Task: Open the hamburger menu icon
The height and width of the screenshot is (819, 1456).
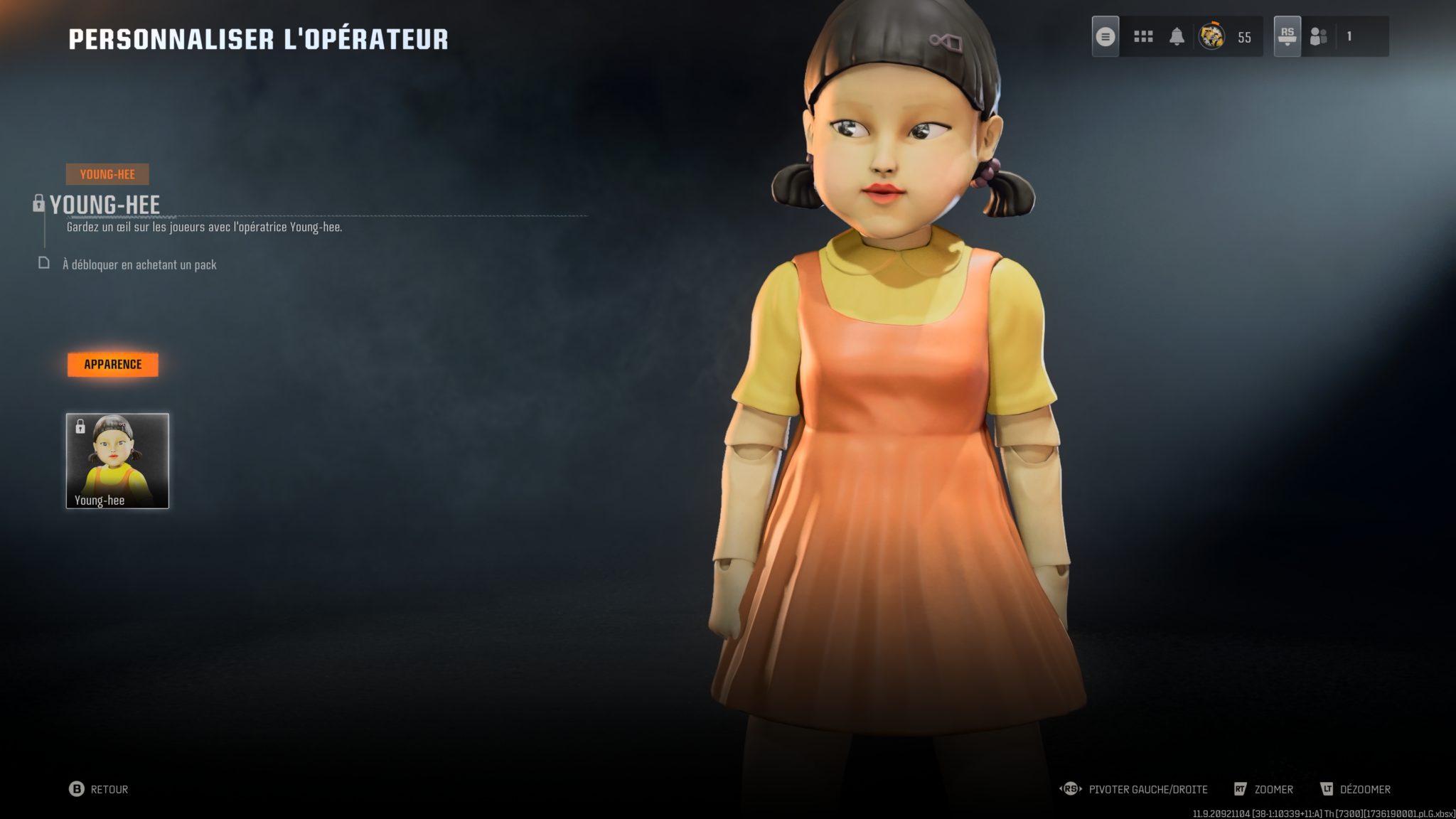Action: click(1105, 36)
